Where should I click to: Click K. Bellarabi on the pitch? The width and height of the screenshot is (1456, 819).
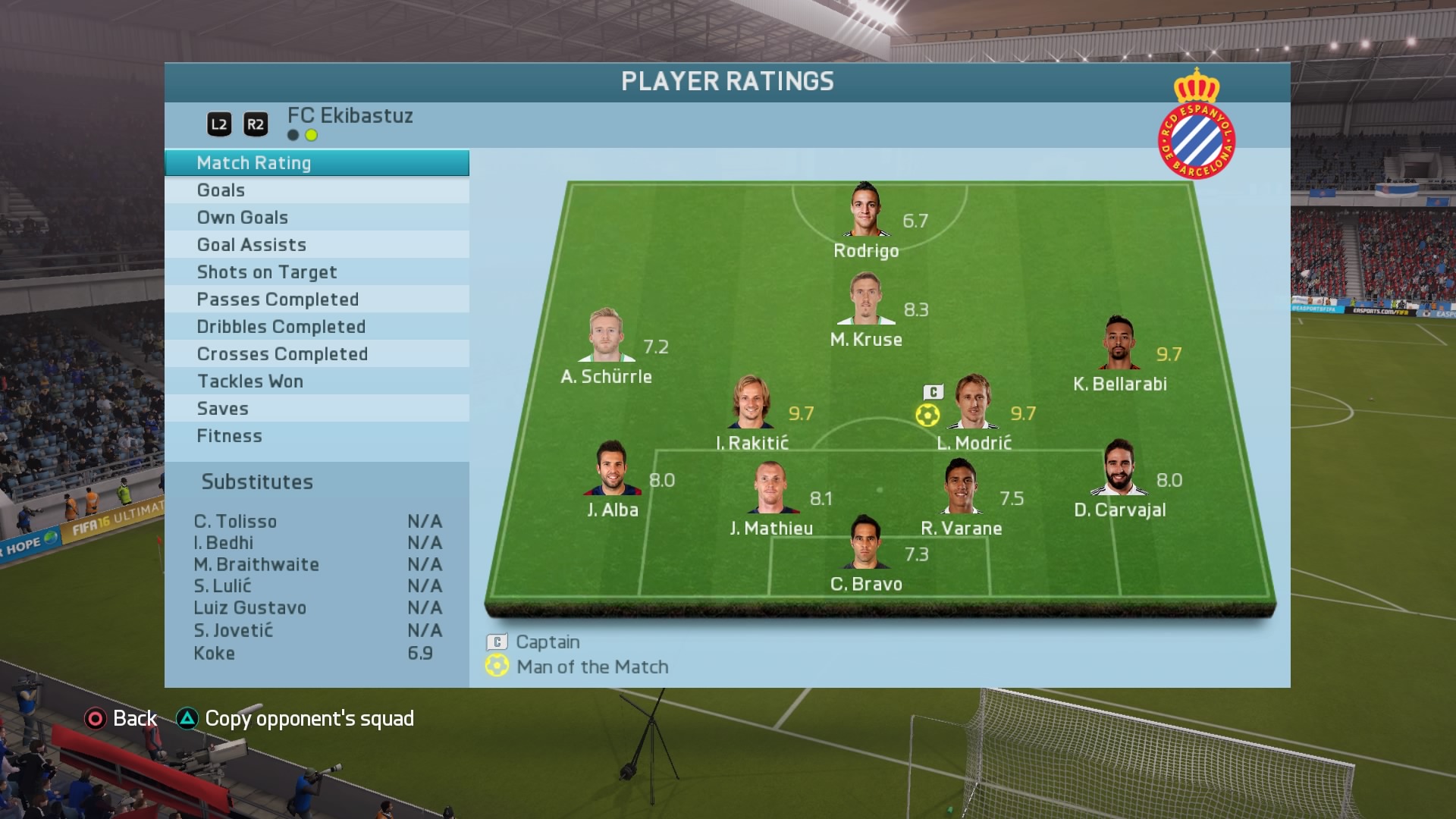point(1119,343)
